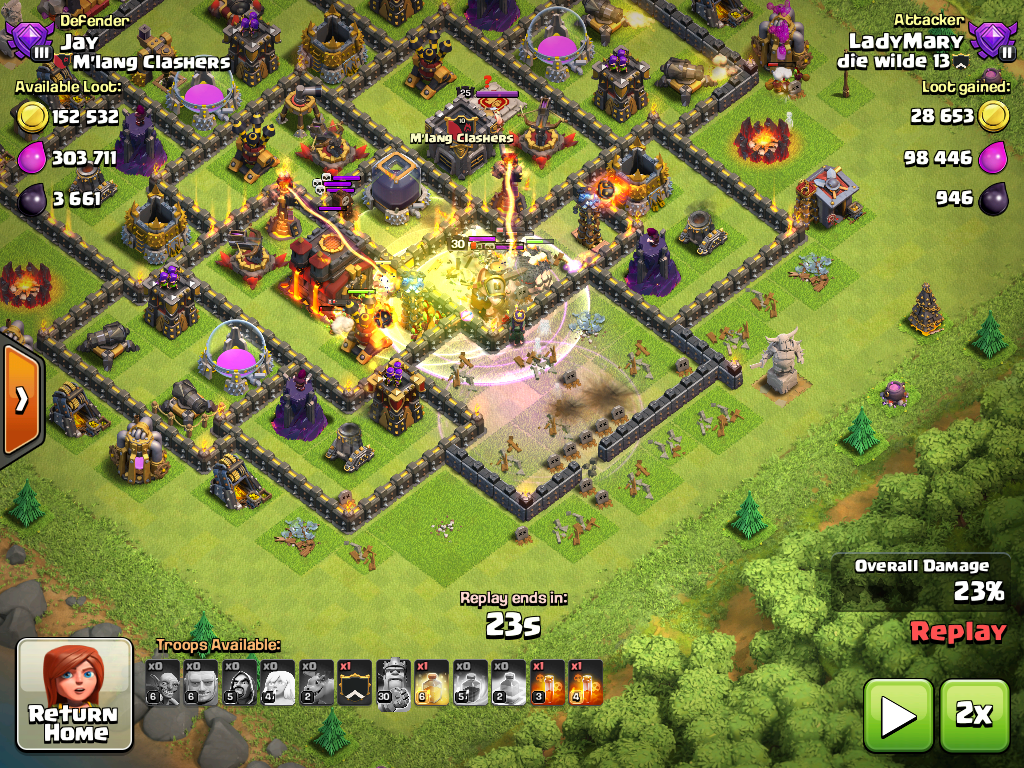Viewport: 1024px width, 768px height.
Task: Select the Giant troop card
Action: [200, 683]
